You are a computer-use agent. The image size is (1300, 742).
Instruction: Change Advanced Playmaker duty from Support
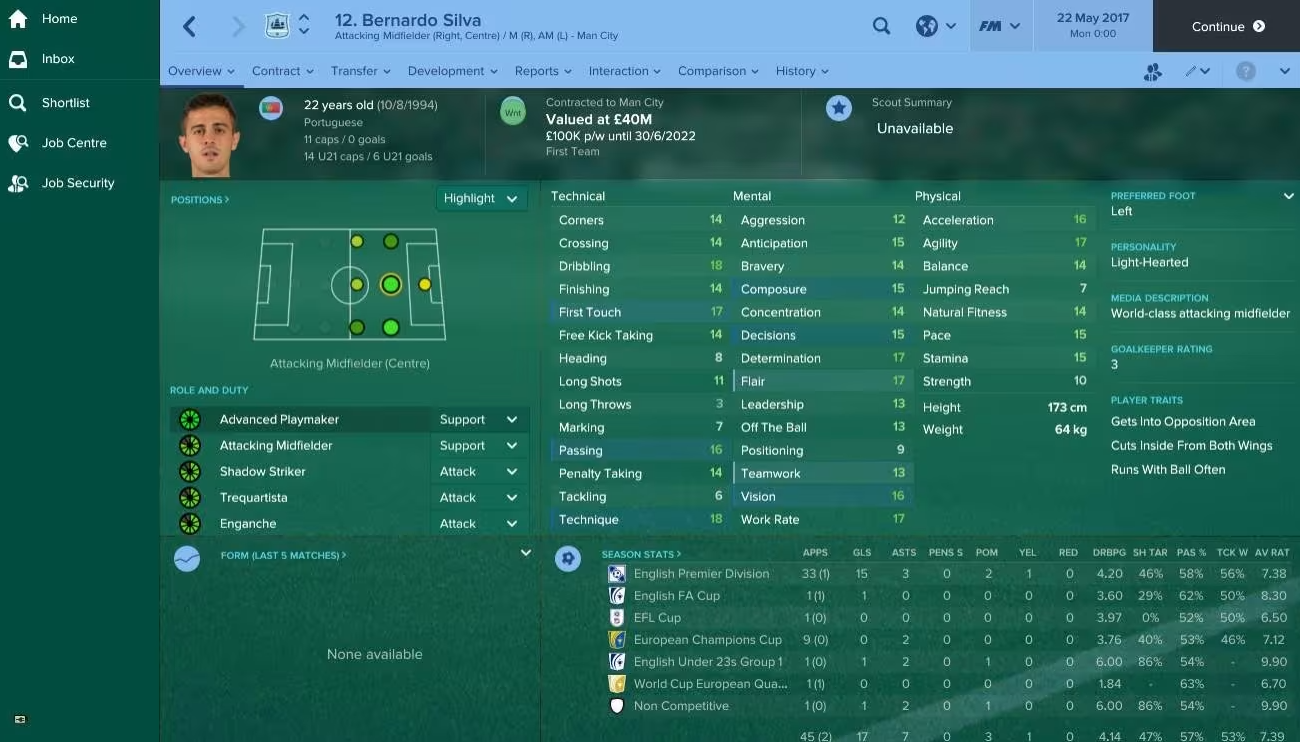pos(478,419)
